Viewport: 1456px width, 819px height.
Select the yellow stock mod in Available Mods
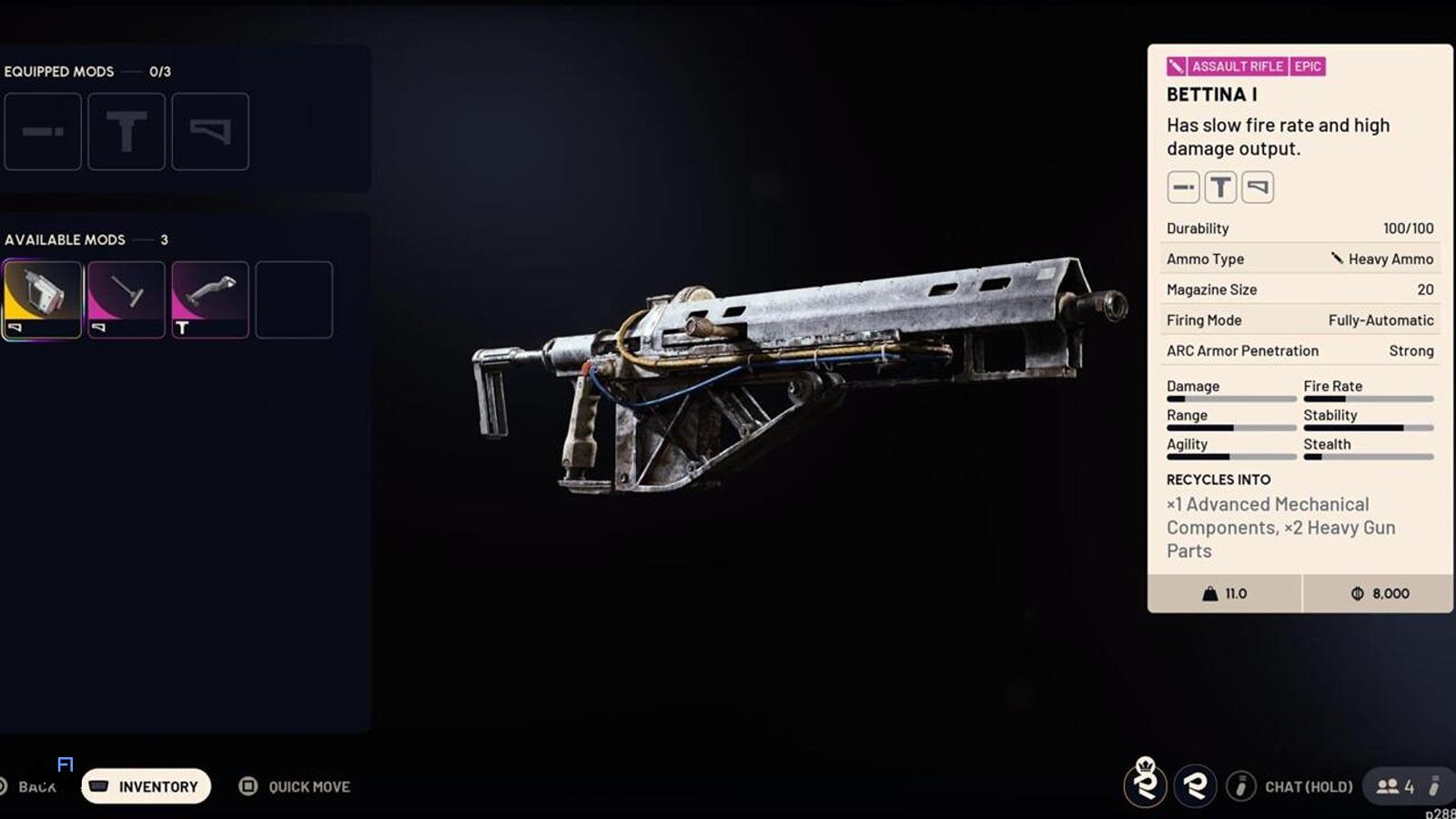click(42, 299)
